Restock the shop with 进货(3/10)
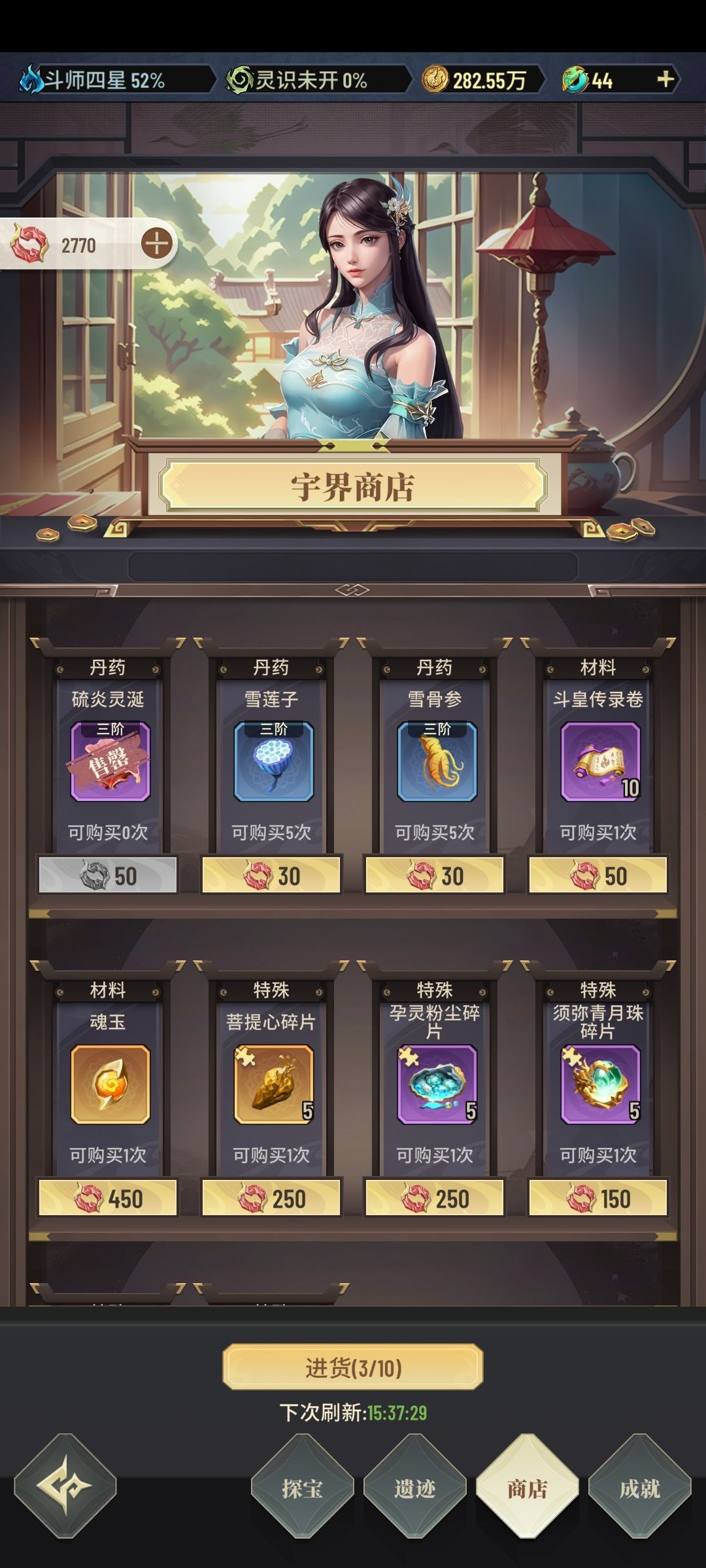The image size is (706, 1568). (x=353, y=1367)
